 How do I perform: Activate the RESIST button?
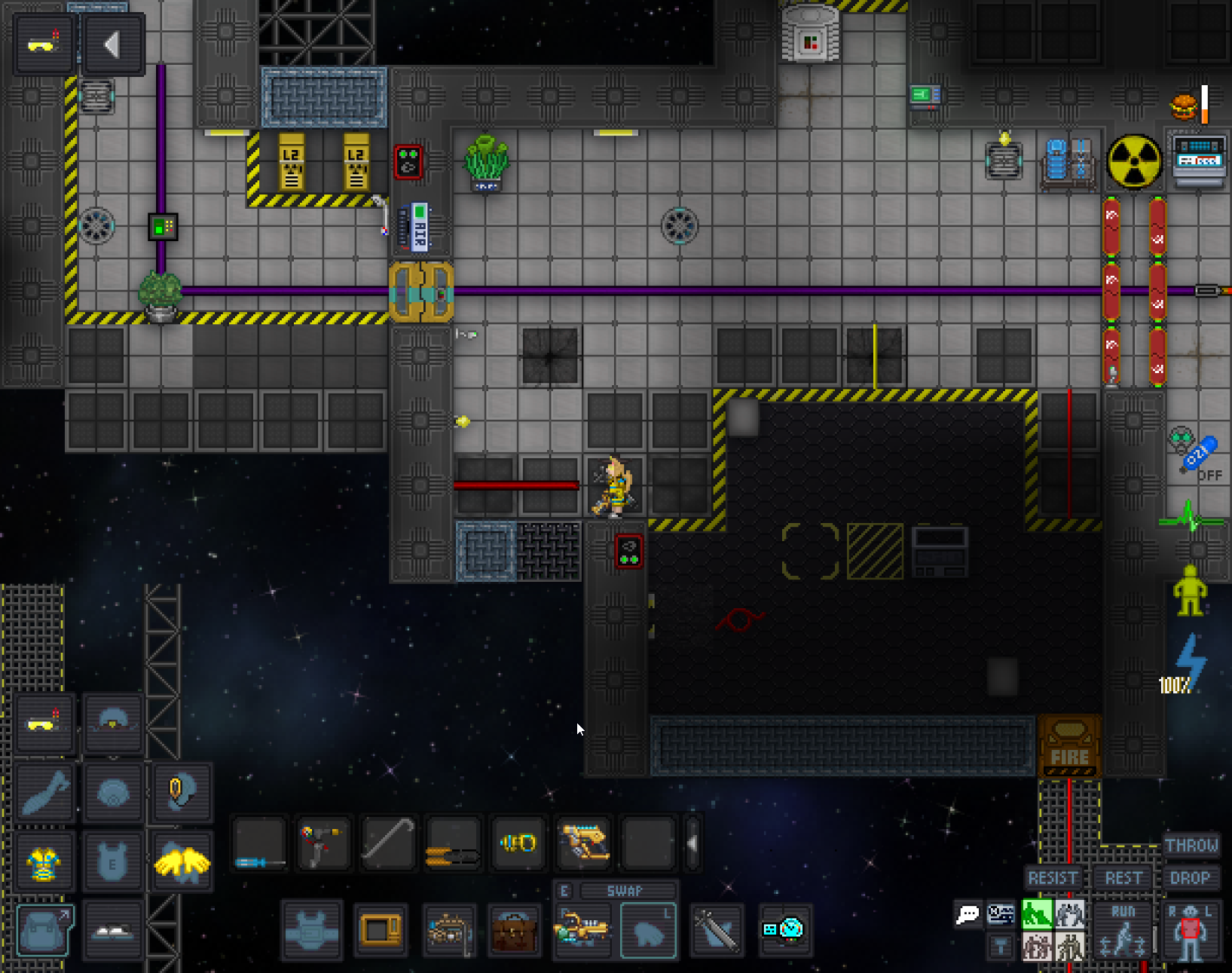click(1053, 878)
